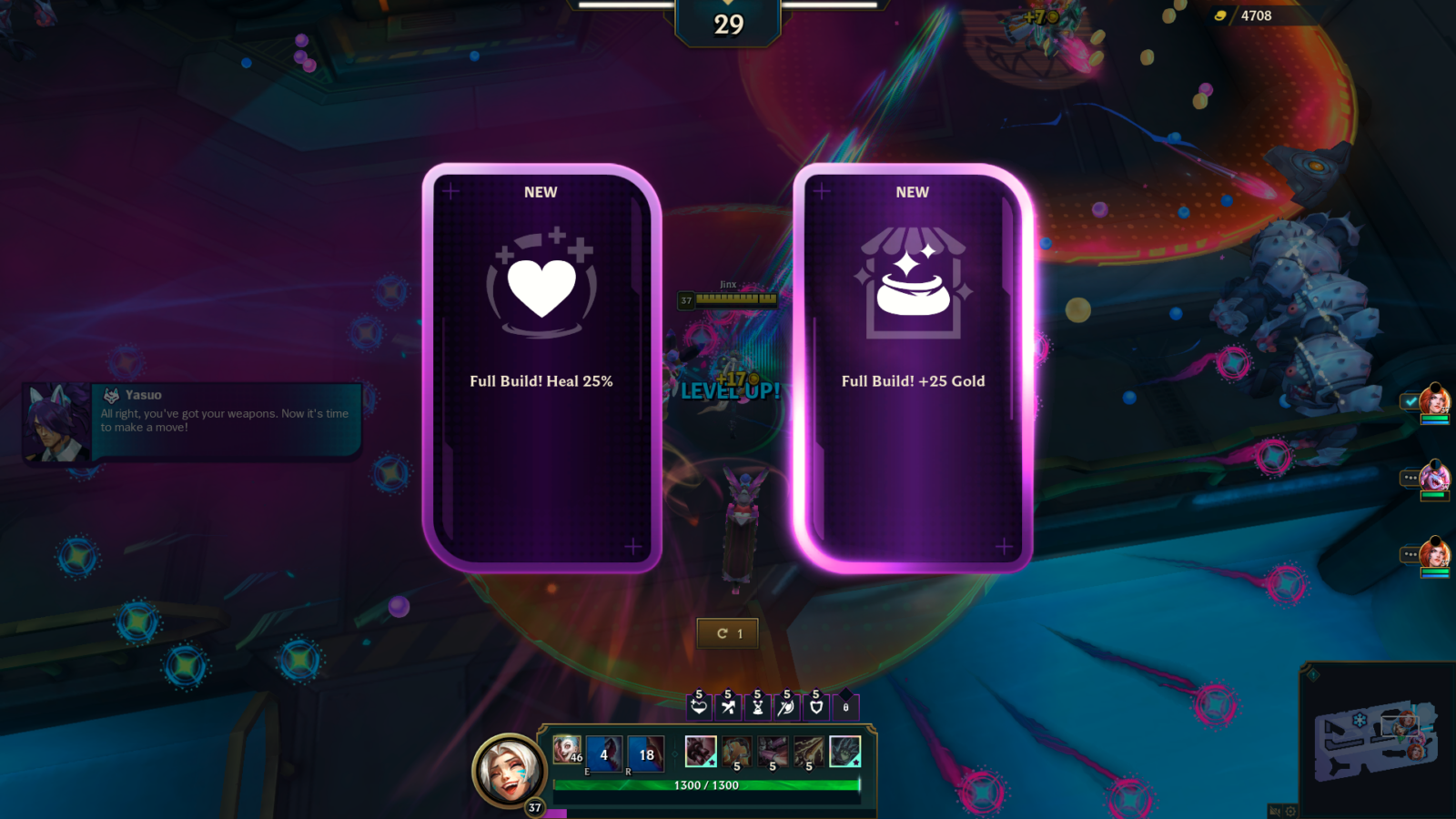Image resolution: width=1456 pixels, height=819 pixels.
Task: Choose the Full Build! Heal 25% card
Action: [541, 364]
